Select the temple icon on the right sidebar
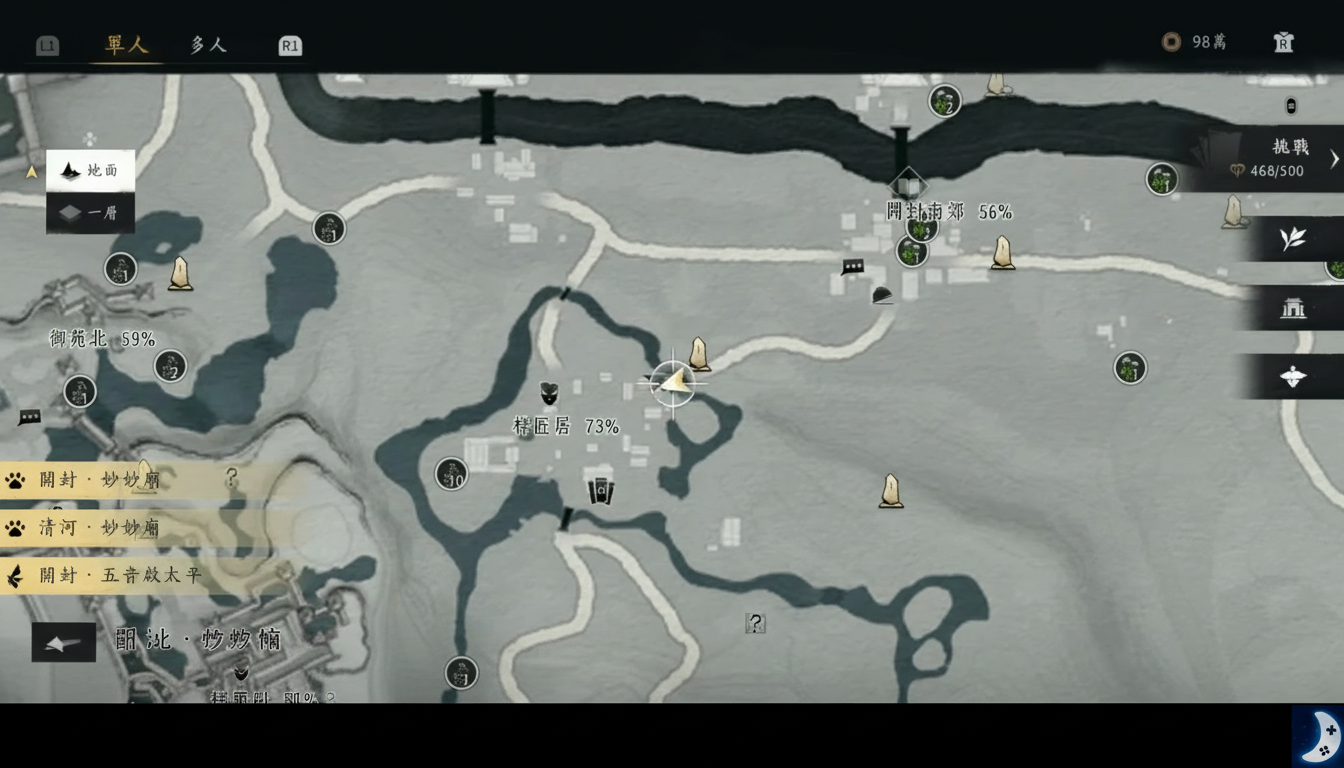1344x768 pixels. [1293, 309]
